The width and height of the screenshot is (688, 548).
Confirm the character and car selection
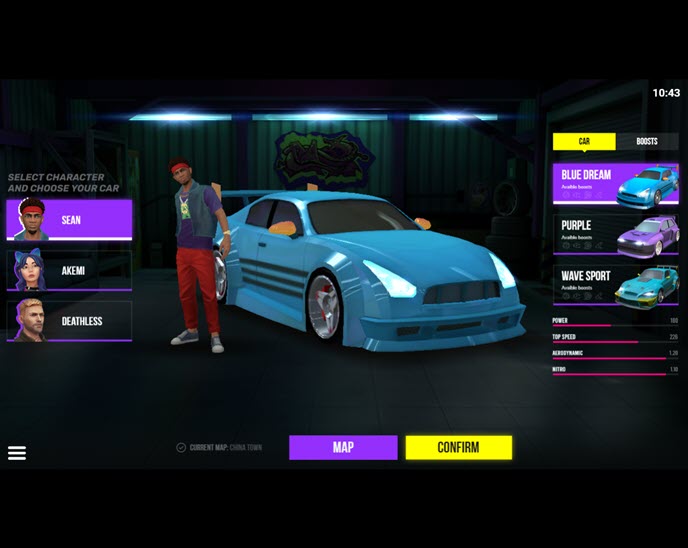[458, 447]
